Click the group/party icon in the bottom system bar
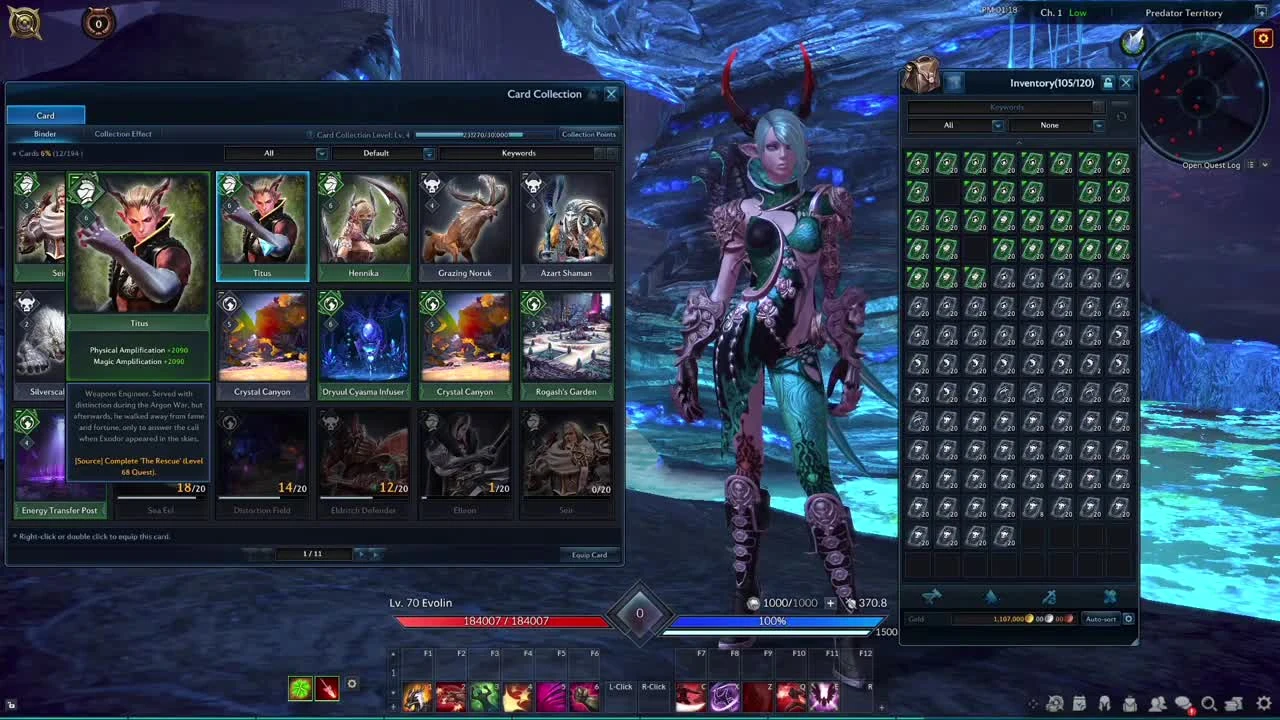 (x=1156, y=704)
